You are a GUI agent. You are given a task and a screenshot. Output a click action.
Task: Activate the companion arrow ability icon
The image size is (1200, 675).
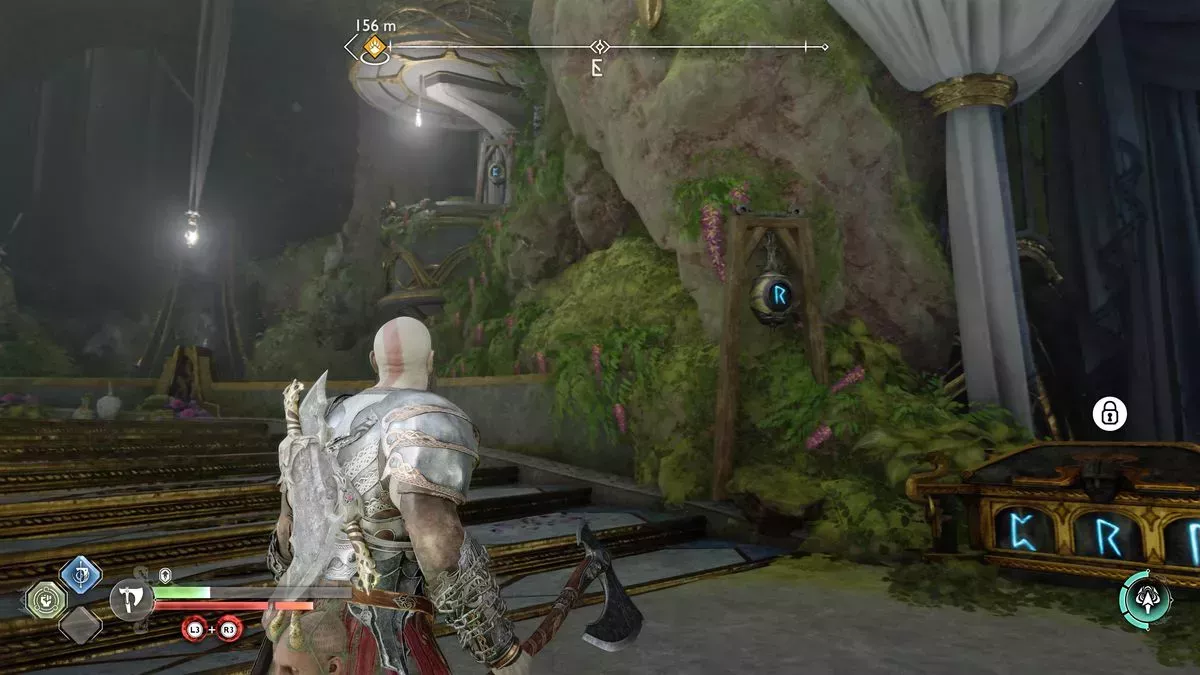coord(1146,598)
